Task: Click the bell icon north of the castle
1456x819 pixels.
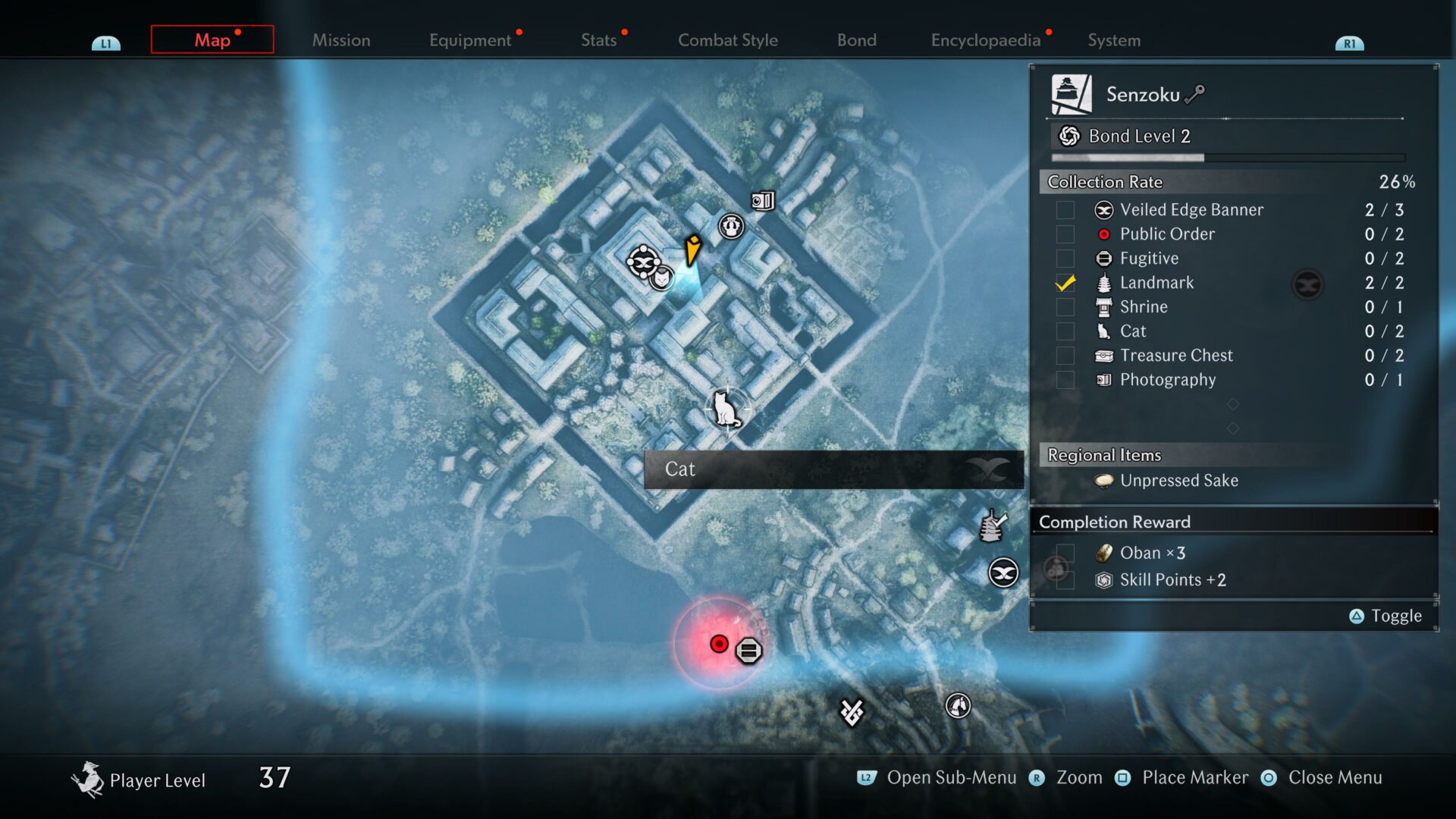Action: pyautogui.click(x=730, y=225)
